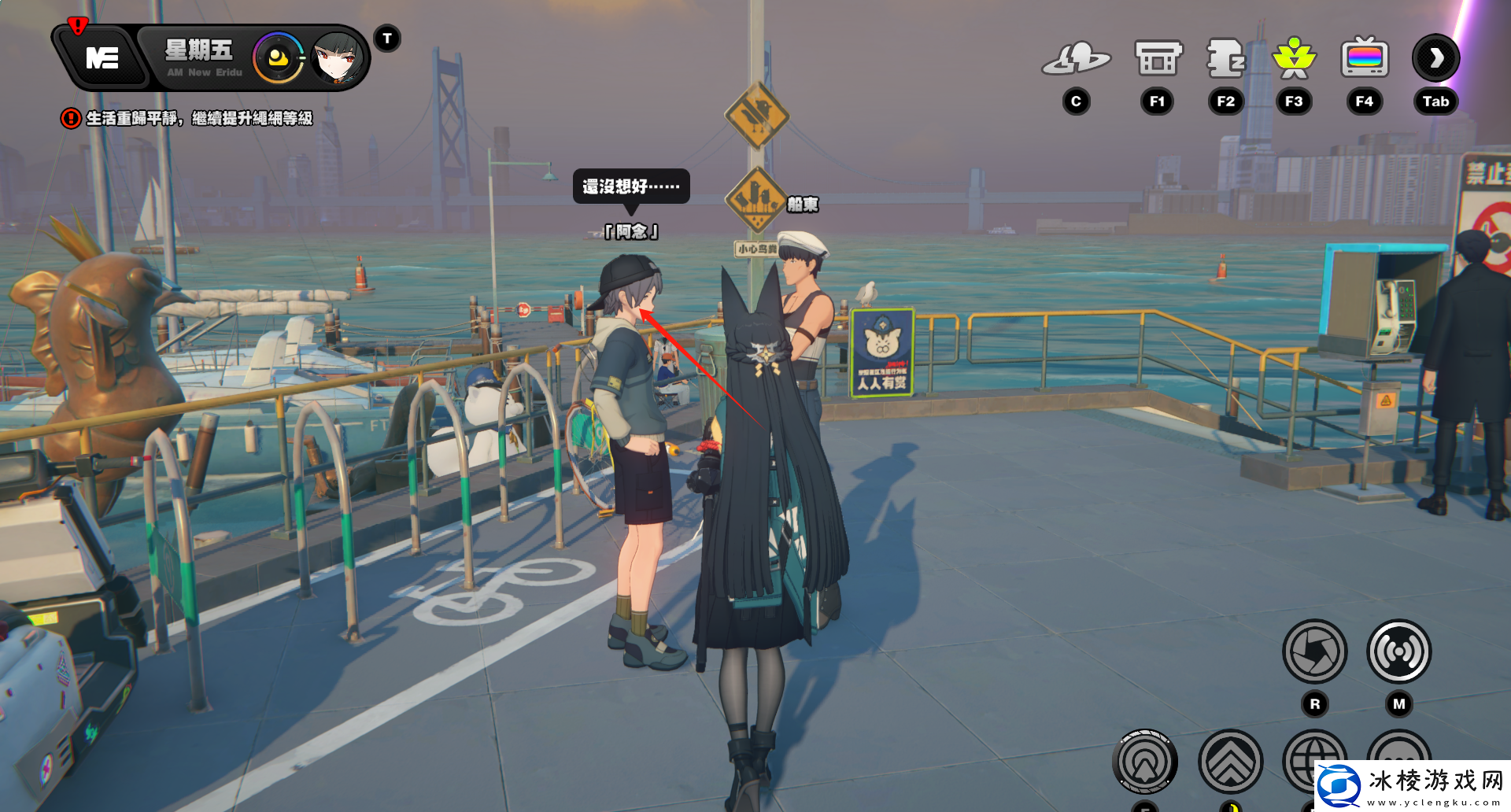Open the rainbow TV icon
The width and height of the screenshot is (1511, 812).
1365,59
